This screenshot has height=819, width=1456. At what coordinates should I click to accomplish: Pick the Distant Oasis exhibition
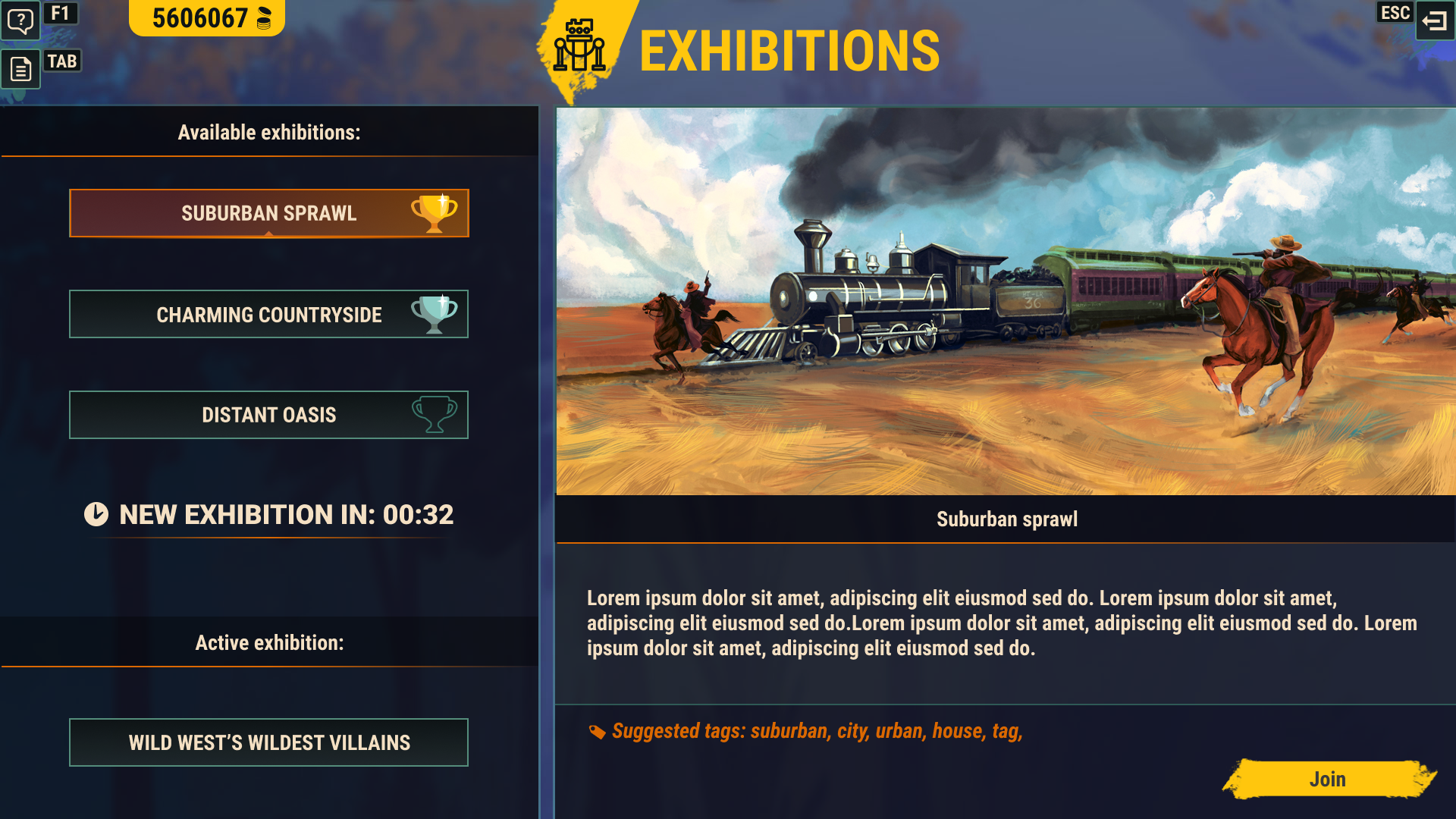(268, 415)
